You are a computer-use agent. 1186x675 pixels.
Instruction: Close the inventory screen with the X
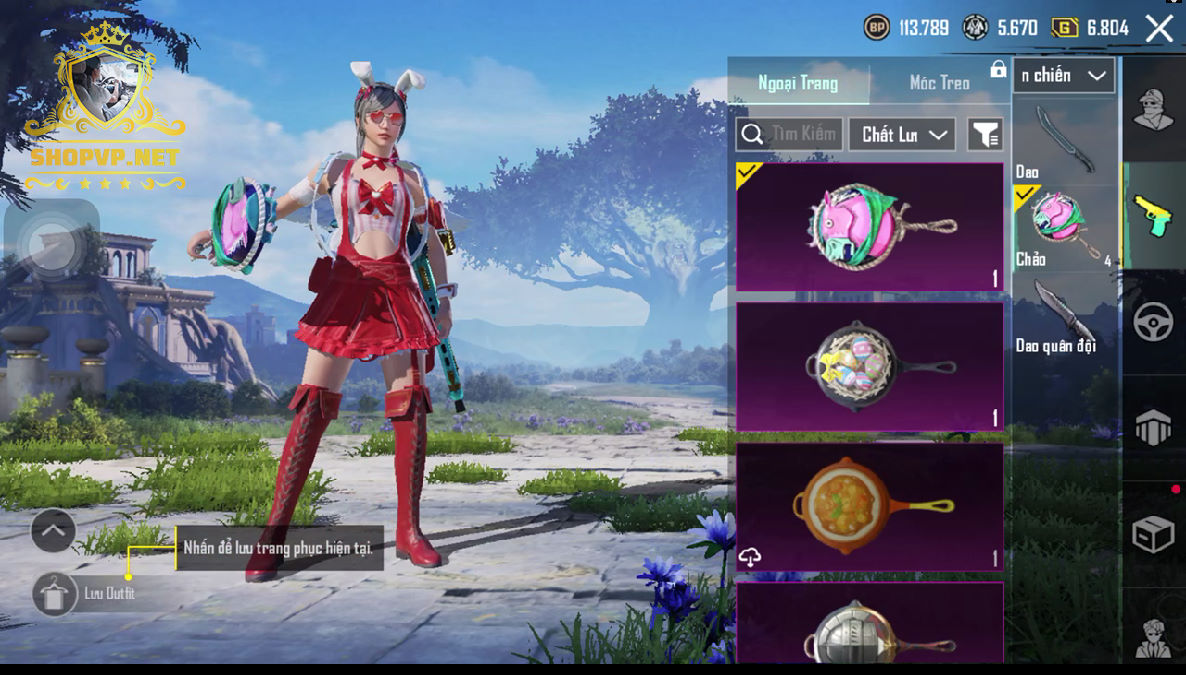(1159, 28)
